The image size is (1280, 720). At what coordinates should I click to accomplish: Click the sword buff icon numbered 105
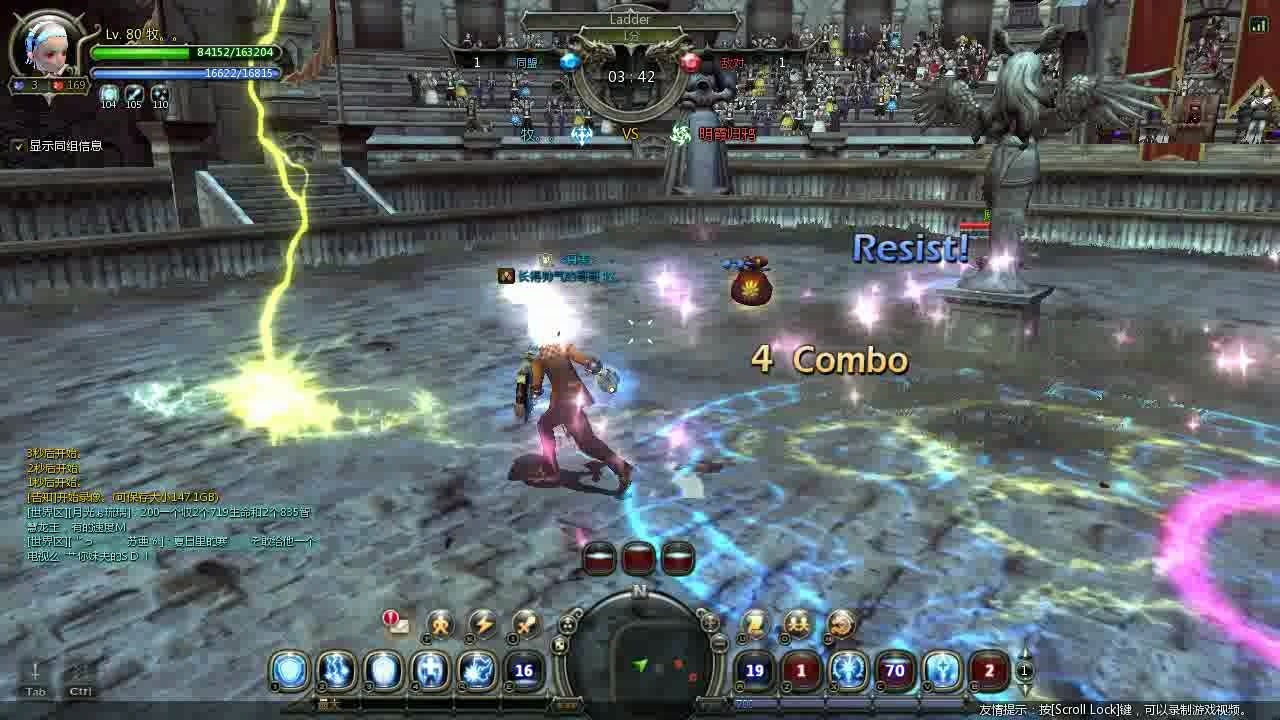tap(134, 93)
